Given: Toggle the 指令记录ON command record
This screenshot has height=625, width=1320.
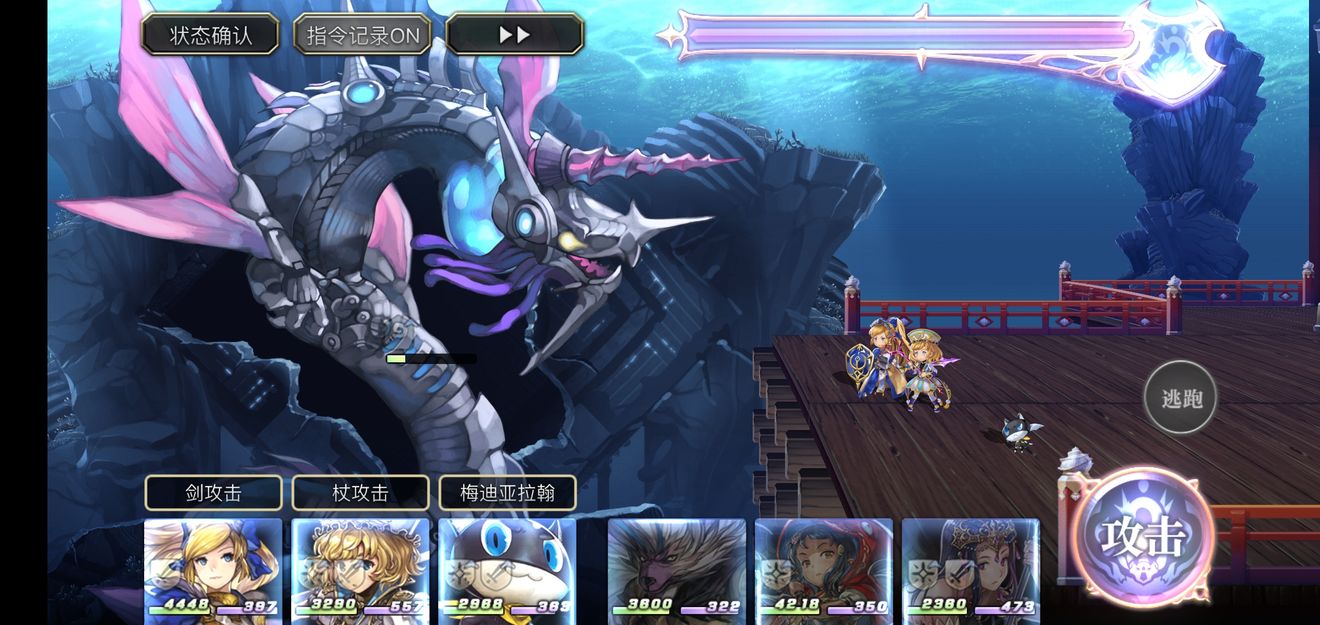Looking at the screenshot, I should [362, 35].
